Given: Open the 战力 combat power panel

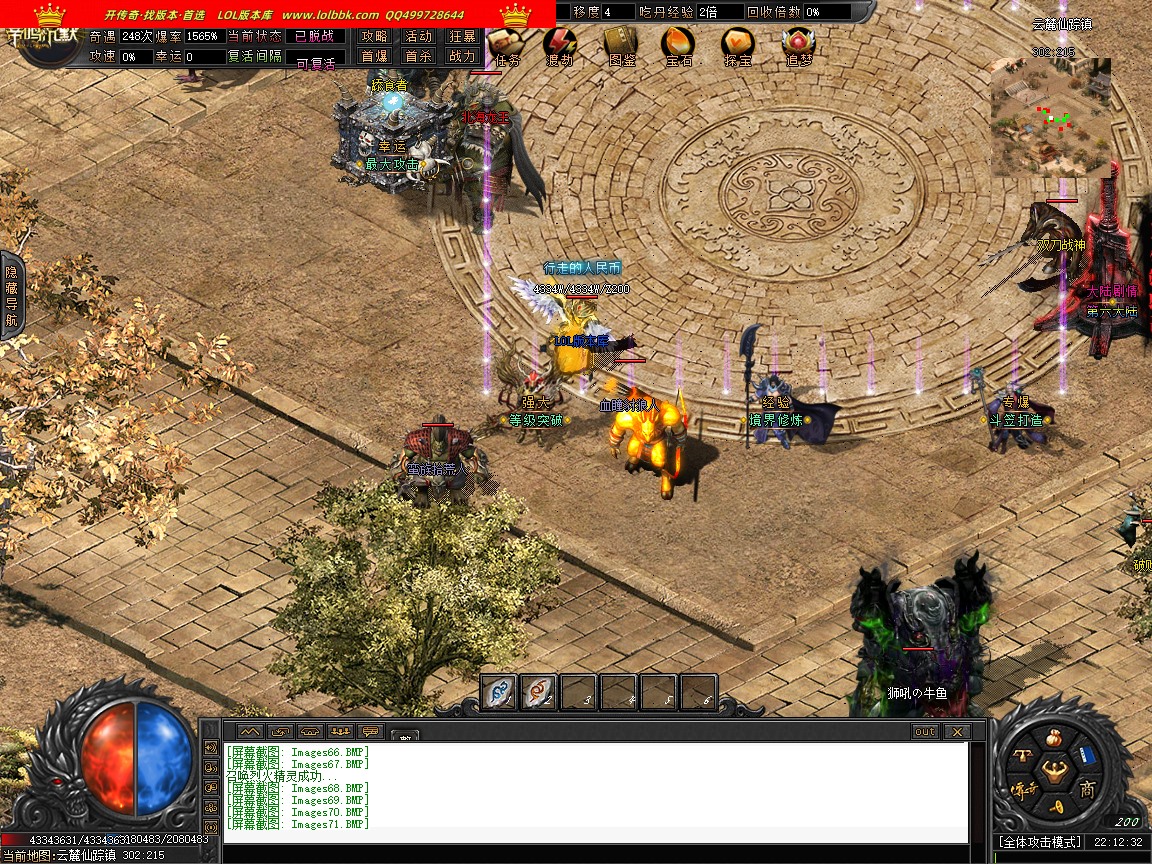Looking at the screenshot, I should pyautogui.click(x=462, y=57).
